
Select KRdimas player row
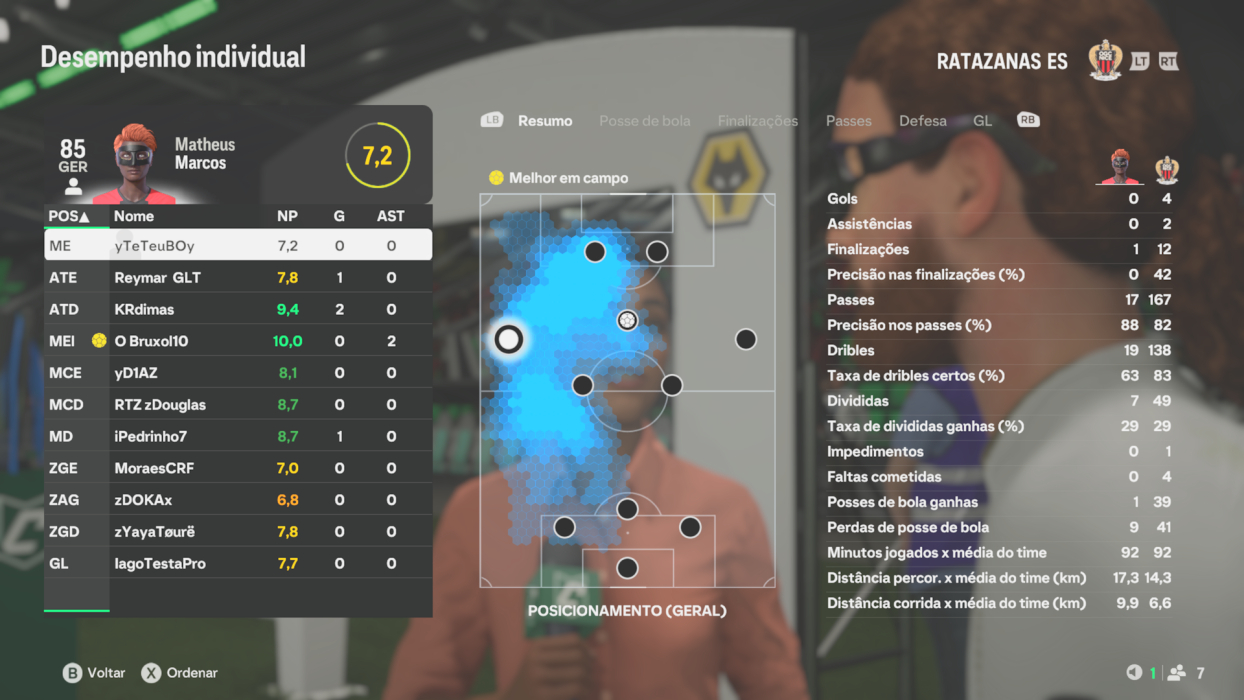[238, 309]
